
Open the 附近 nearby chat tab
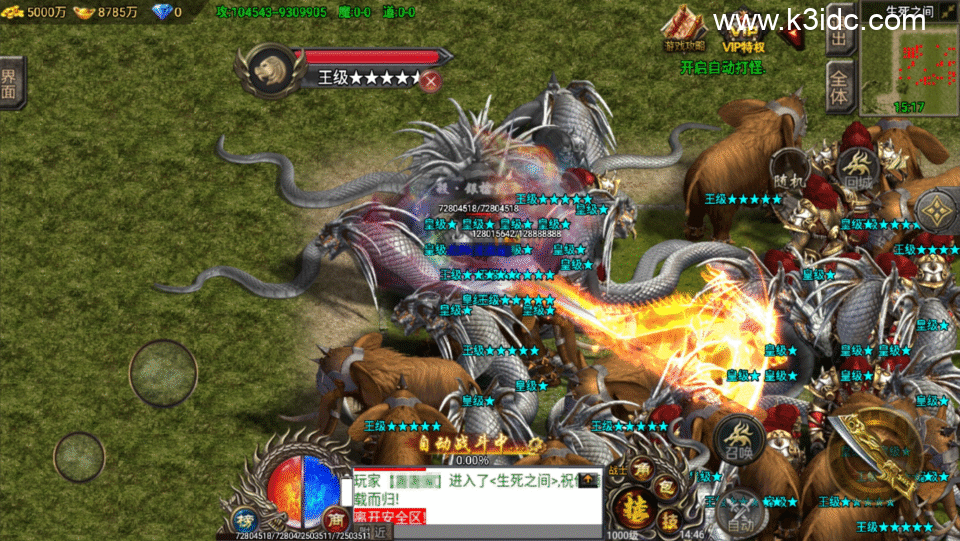pos(373,533)
